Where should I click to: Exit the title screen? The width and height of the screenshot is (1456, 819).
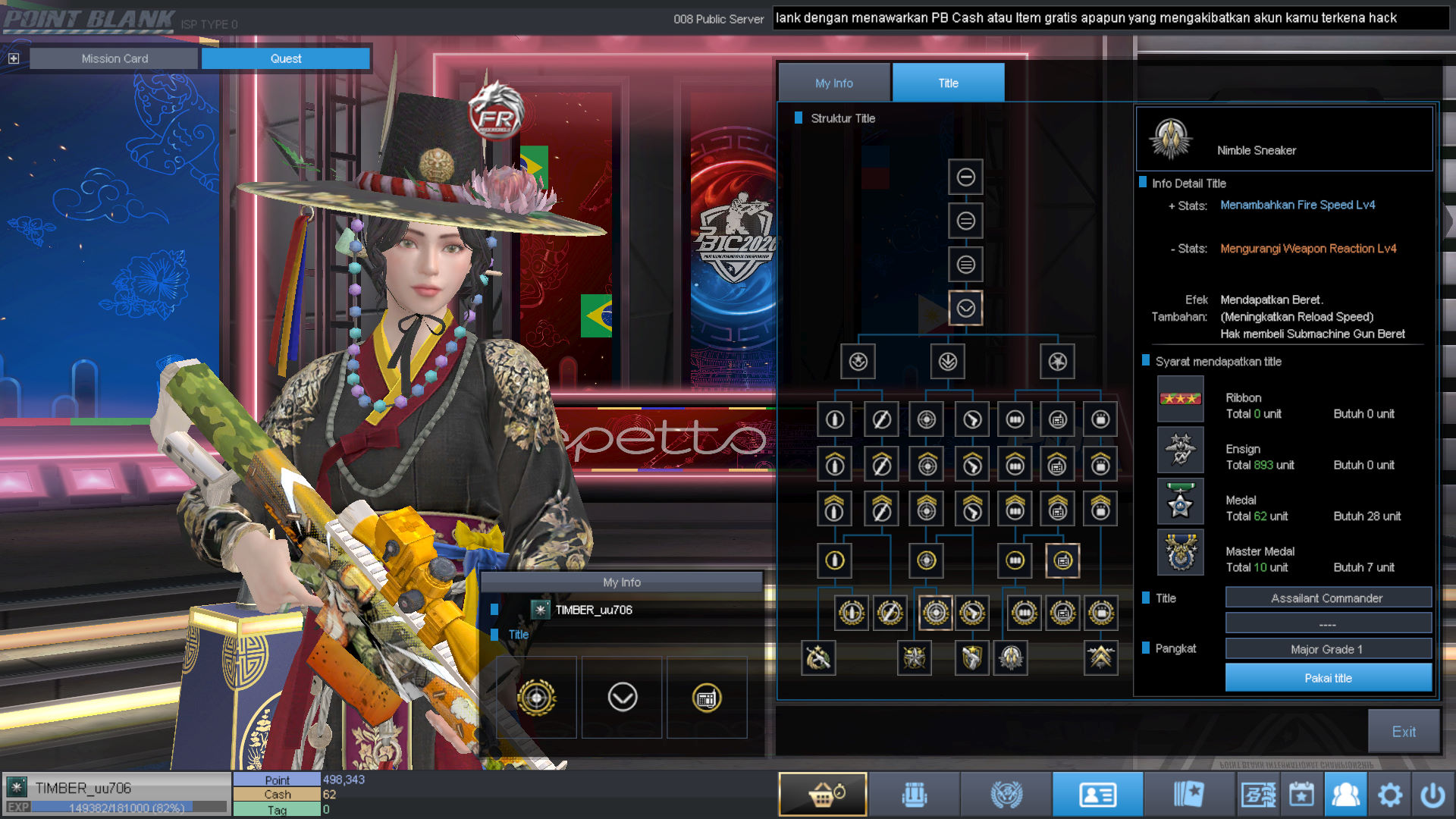coord(1403,731)
